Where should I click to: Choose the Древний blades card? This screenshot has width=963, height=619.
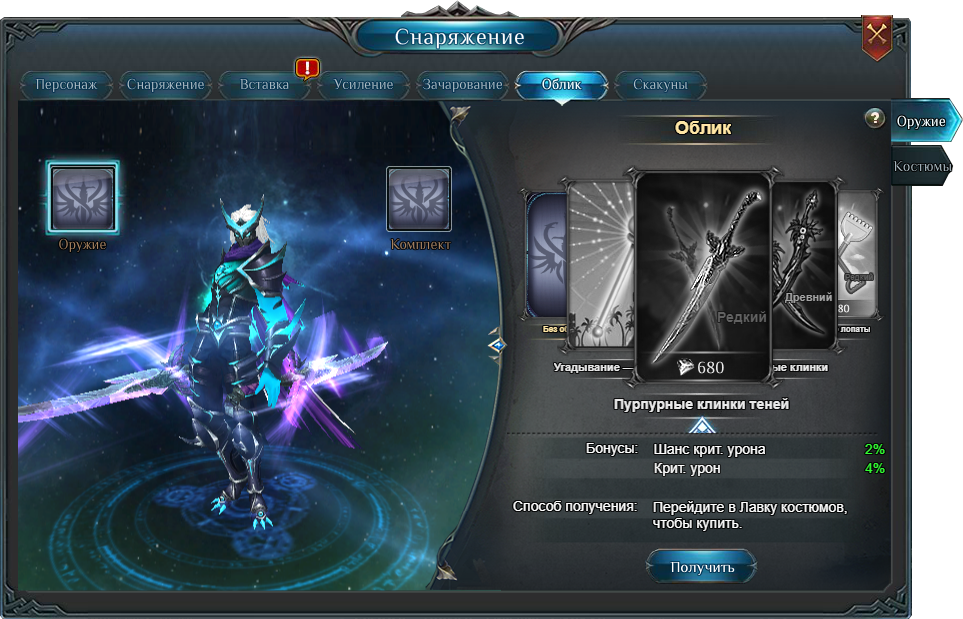[807, 265]
